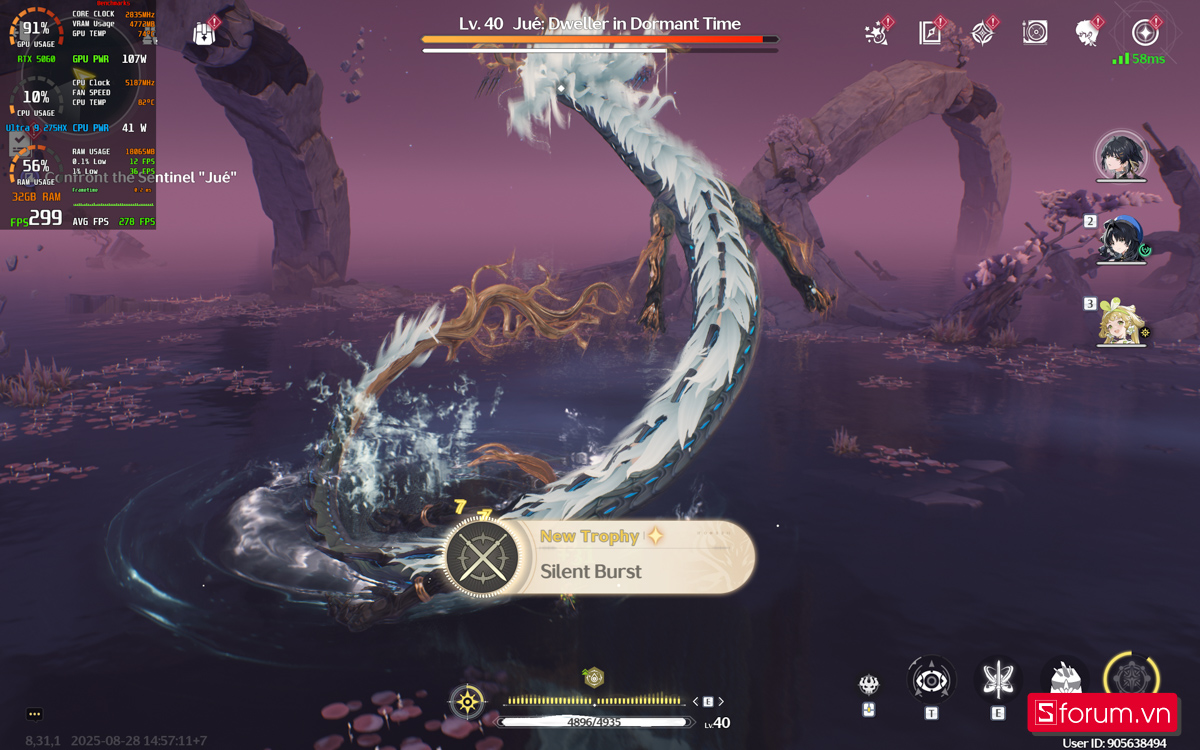Open the record player disc icon
Viewport: 1200px width, 750px height.
[1035, 33]
